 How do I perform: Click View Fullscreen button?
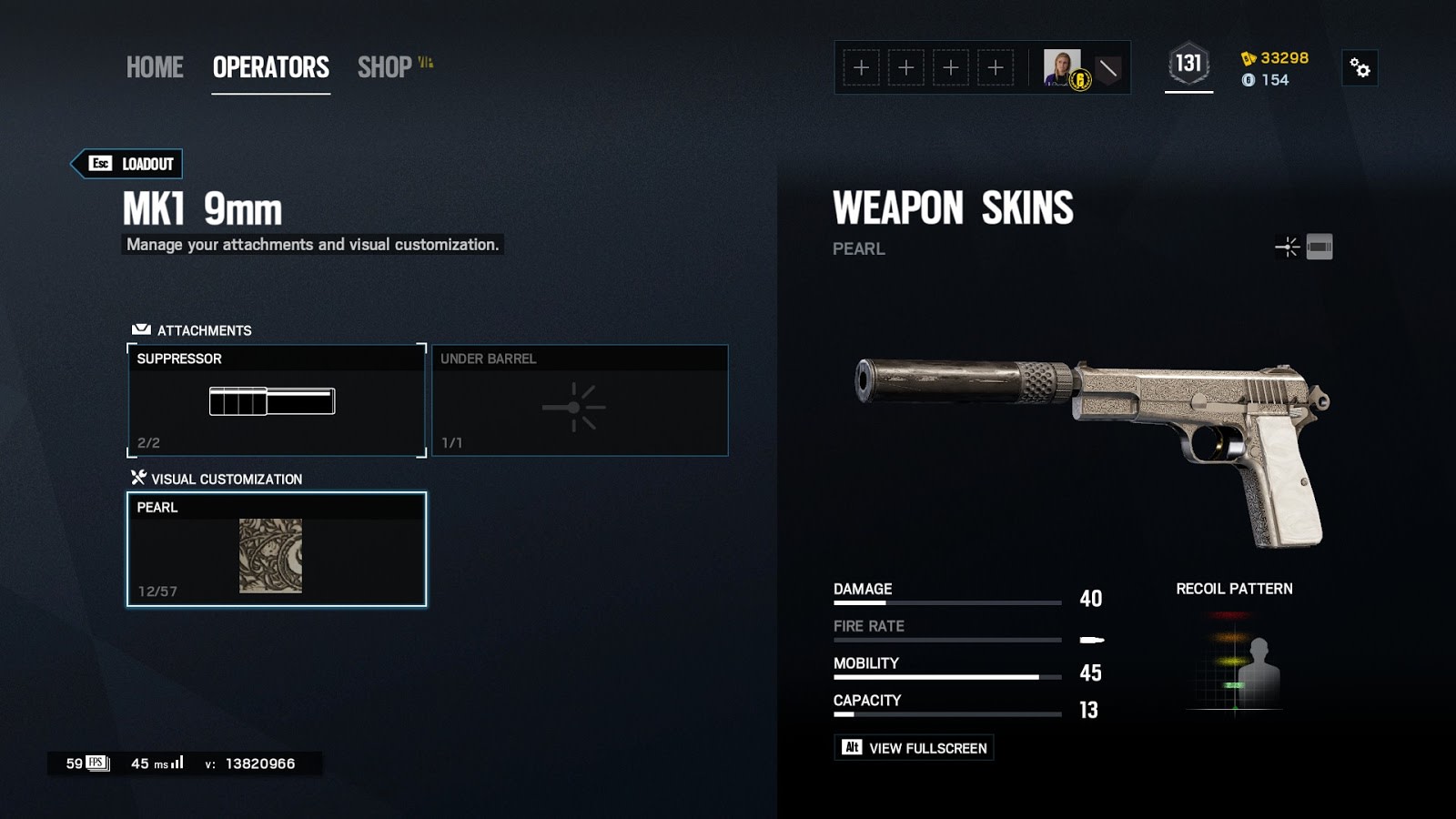pos(914,748)
